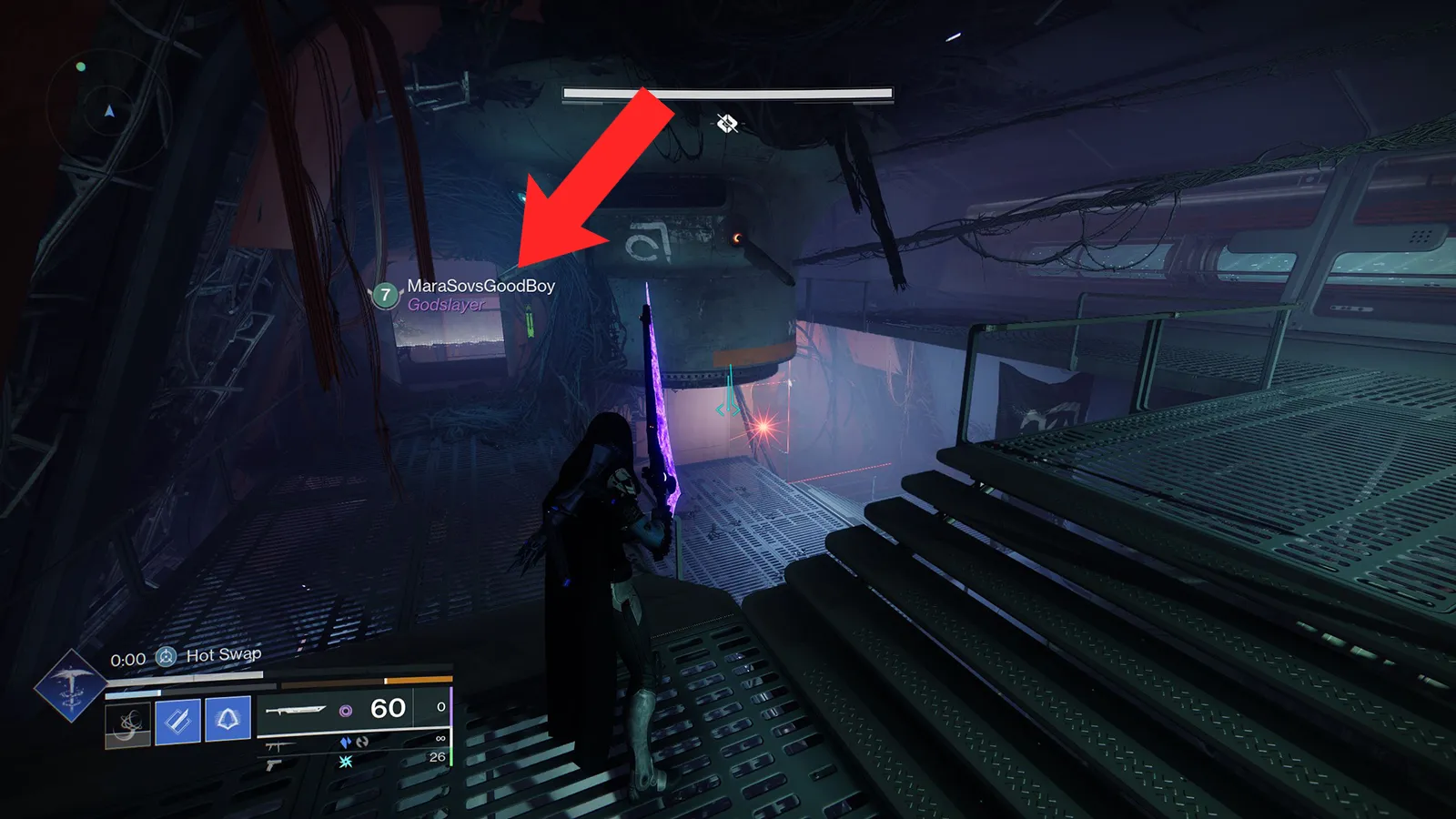
Task: Use the melee knife ability icon
Action: 177,722
